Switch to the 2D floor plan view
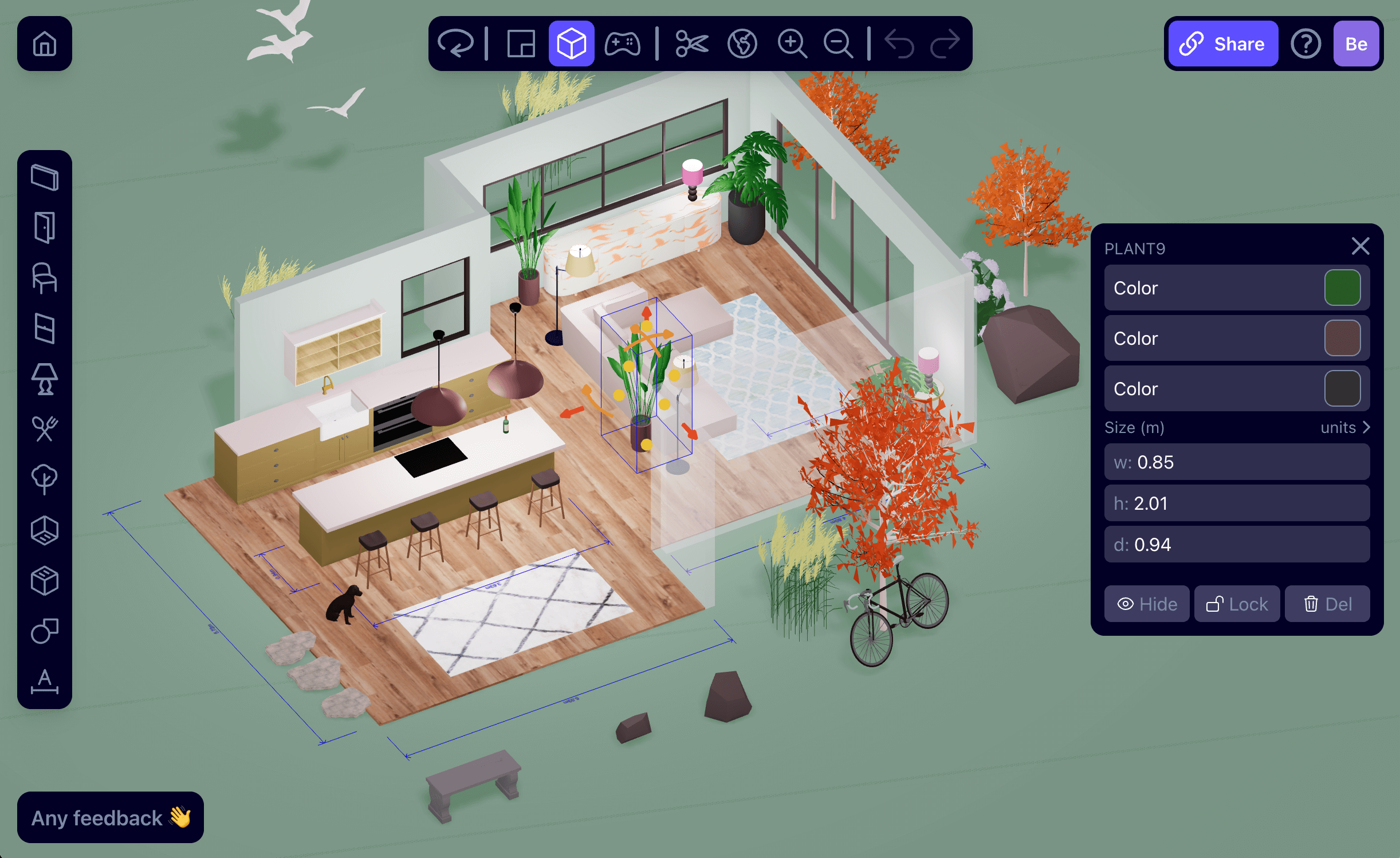1400x858 pixels. click(x=521, y=44)
